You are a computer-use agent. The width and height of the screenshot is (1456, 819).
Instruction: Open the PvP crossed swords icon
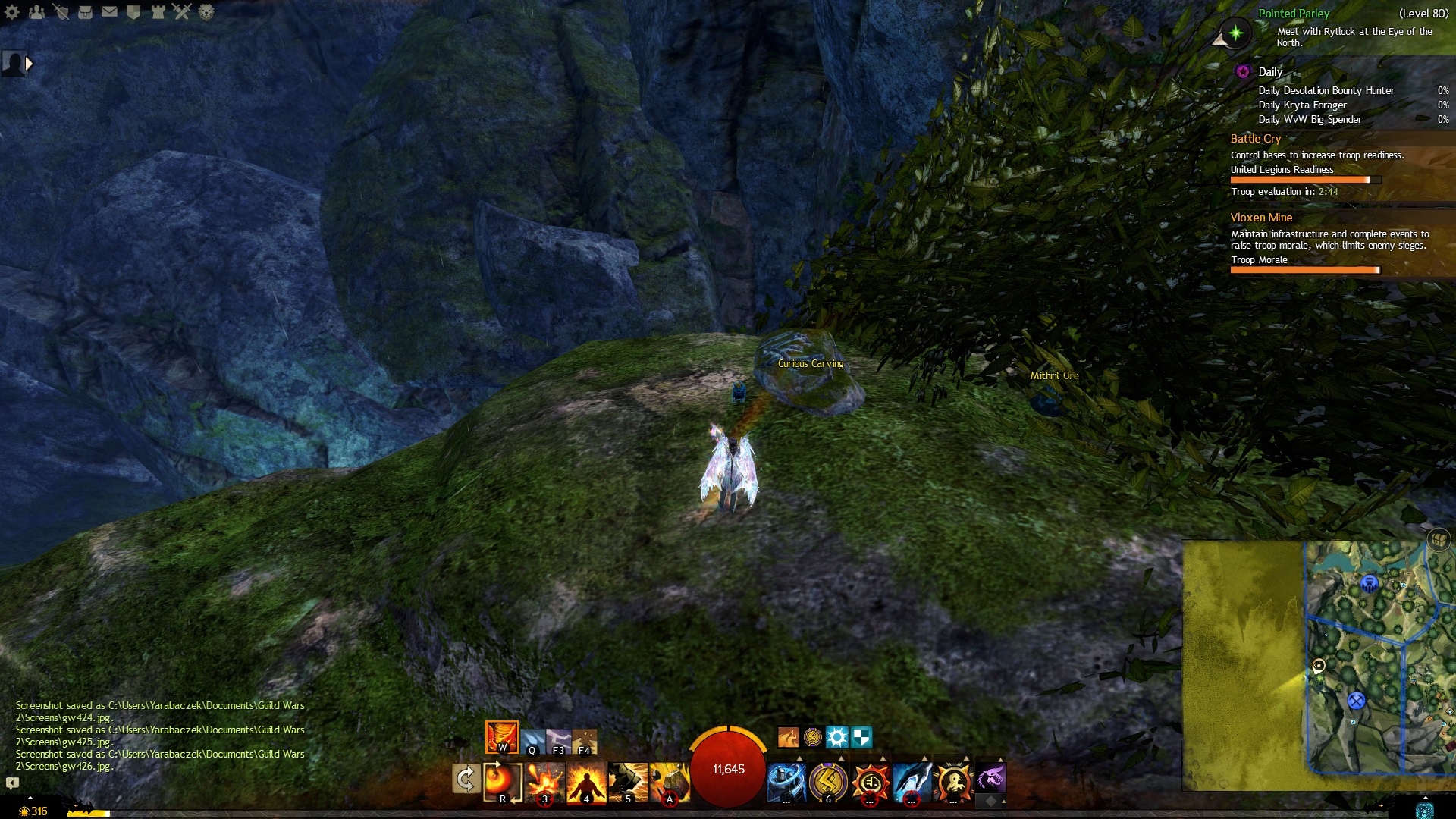tap(182, 12)
